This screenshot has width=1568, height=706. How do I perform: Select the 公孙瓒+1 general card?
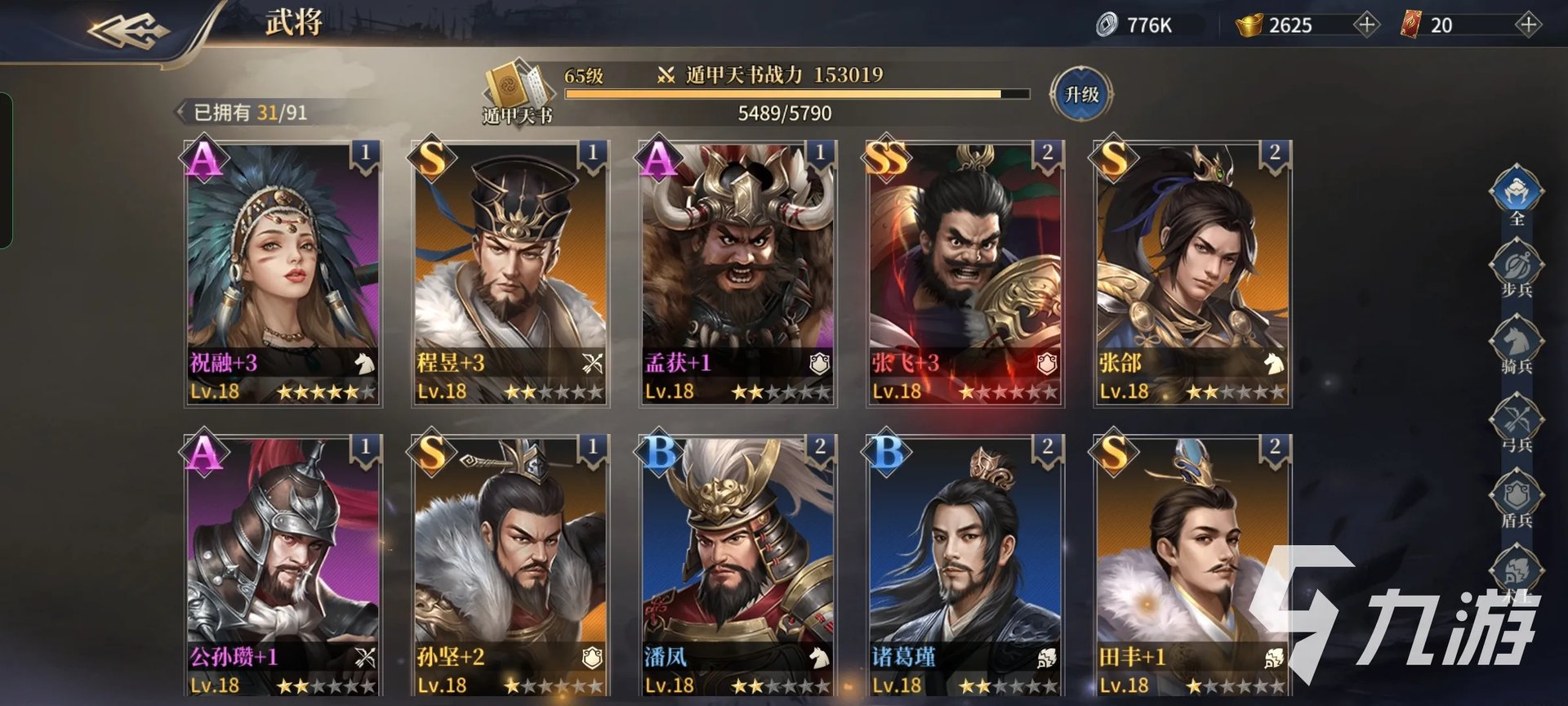click(x=283, y=565)
